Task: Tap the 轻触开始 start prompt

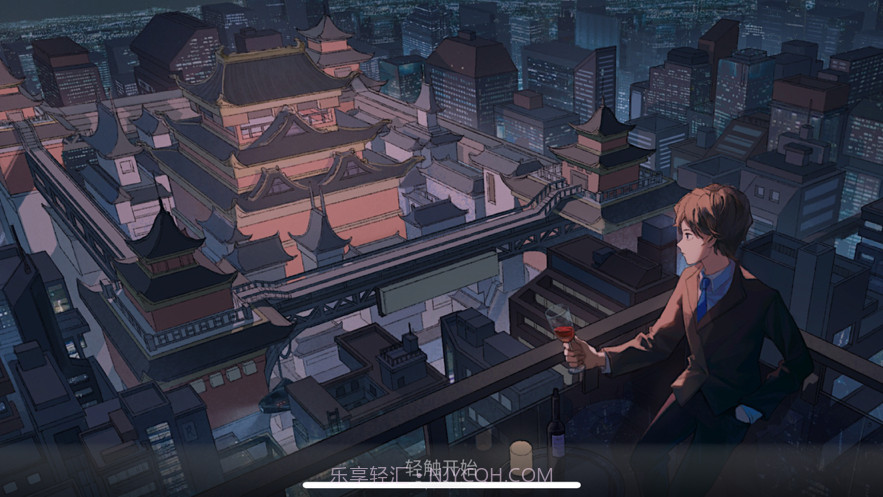Action: point(441,465)
